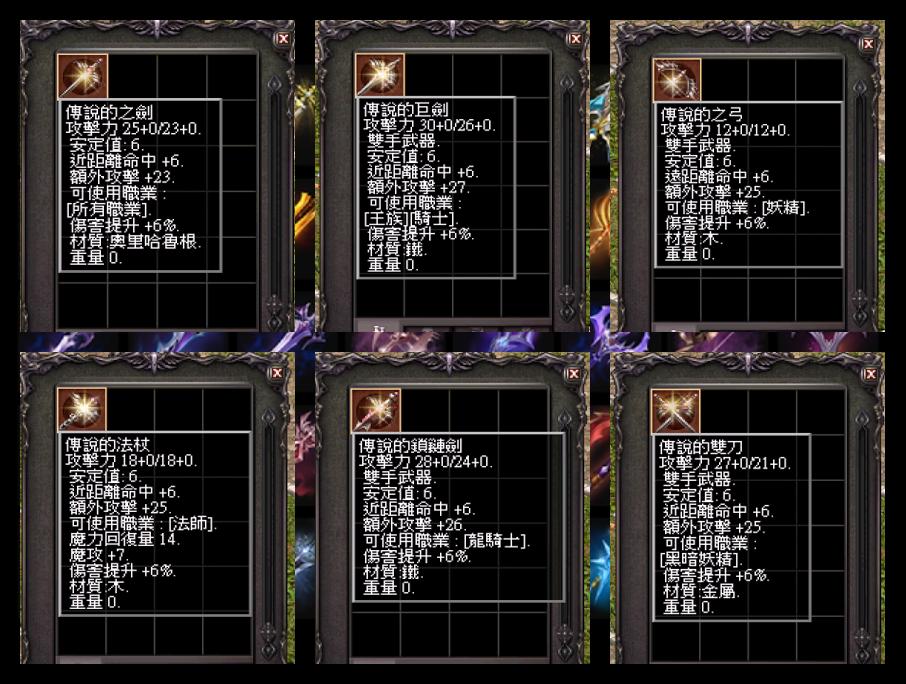This screenshot has height=684, width=906.
Task: Select the 傳說的之劍 sword item icon
Action: [x=83, y=77]
